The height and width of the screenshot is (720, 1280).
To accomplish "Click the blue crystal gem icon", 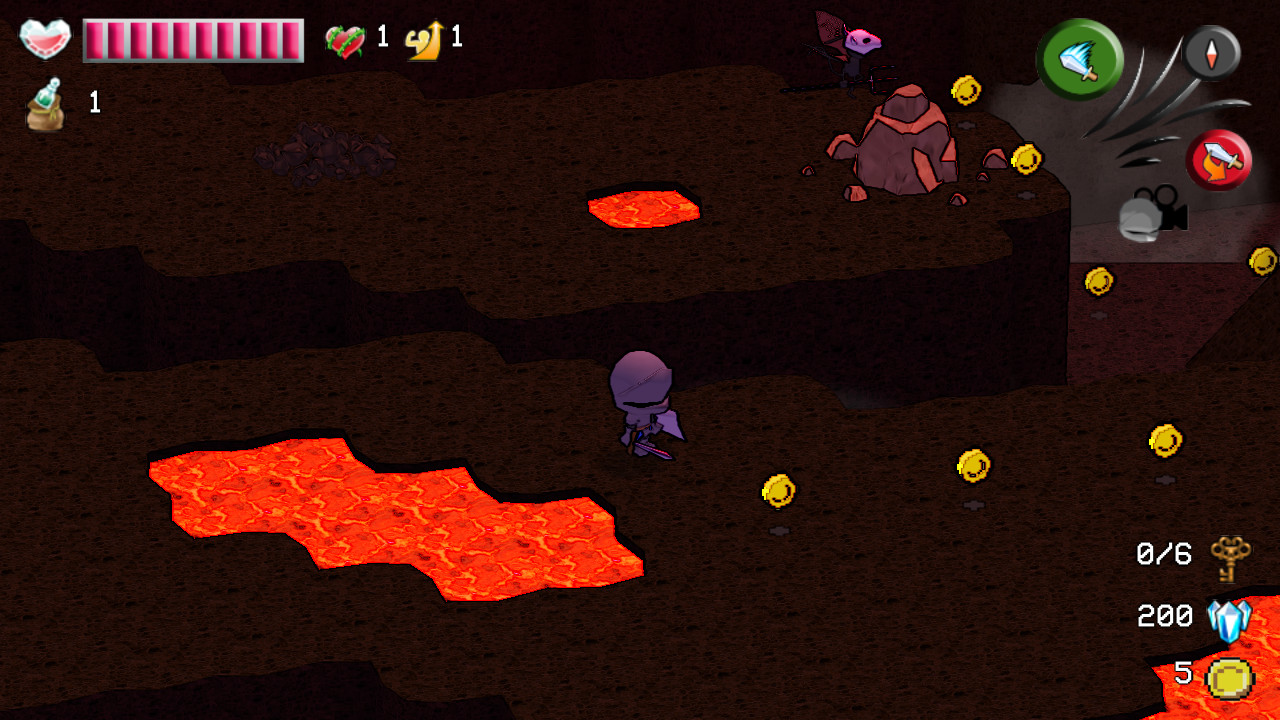I will coord(1229,619).
